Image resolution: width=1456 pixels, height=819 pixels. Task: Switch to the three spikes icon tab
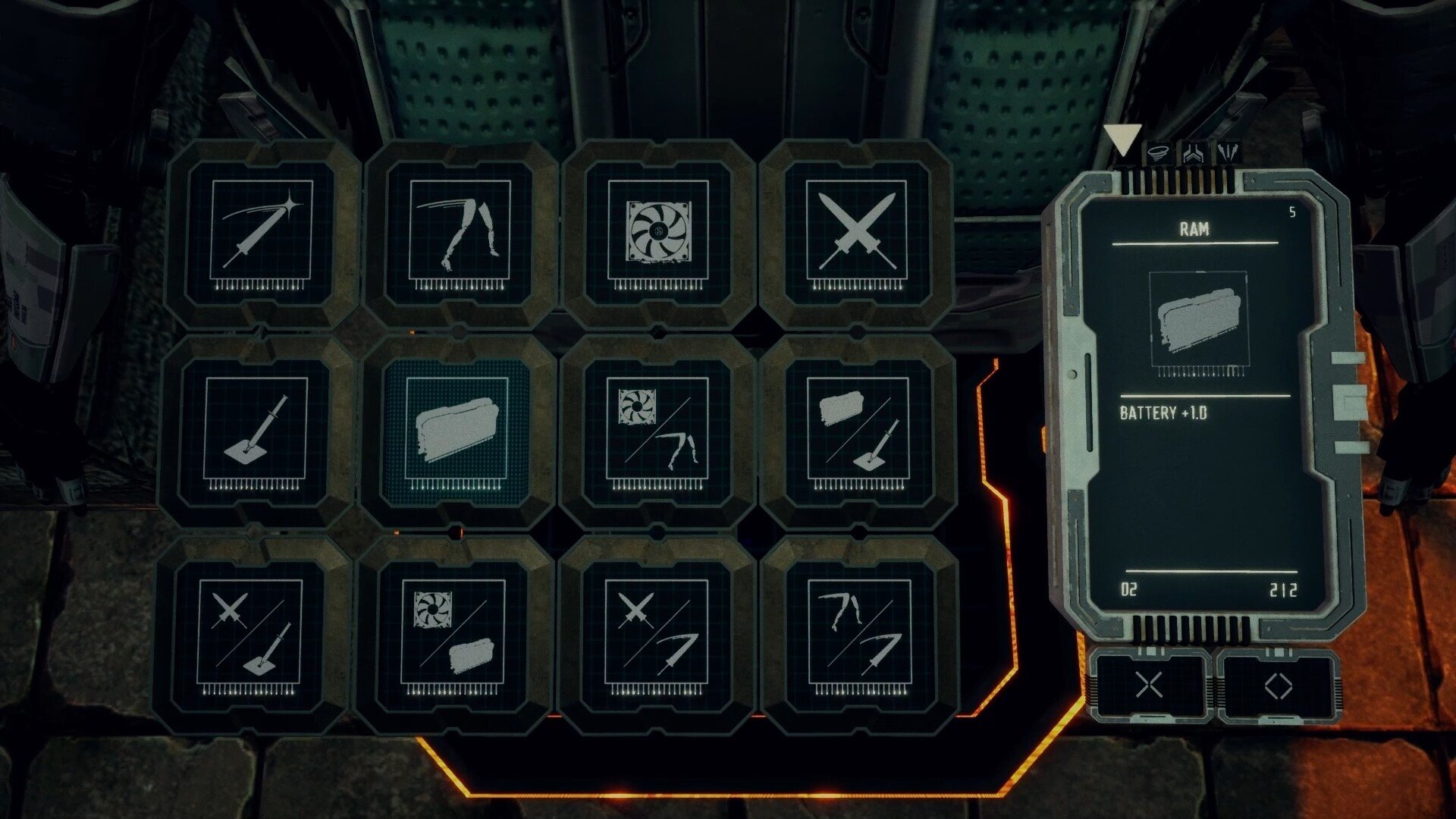pyautogui.click(x=1228, y=153)
